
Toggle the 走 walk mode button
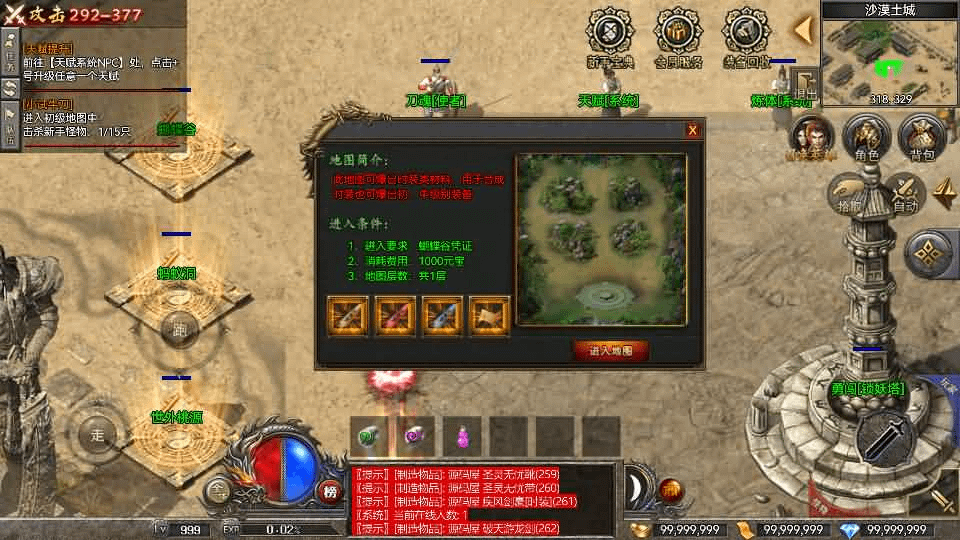pyautogui.click(x=98, y=435)
